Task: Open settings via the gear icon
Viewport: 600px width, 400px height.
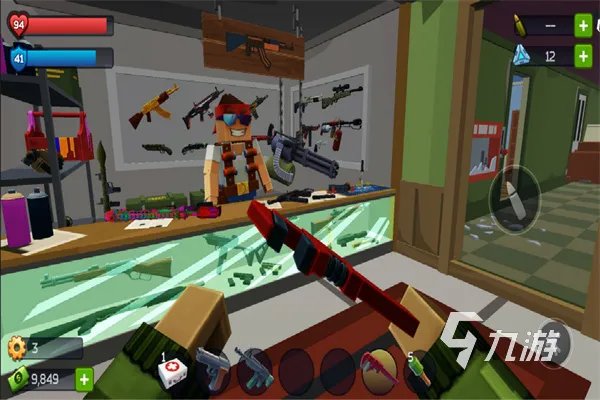Action: coord(15,348)
